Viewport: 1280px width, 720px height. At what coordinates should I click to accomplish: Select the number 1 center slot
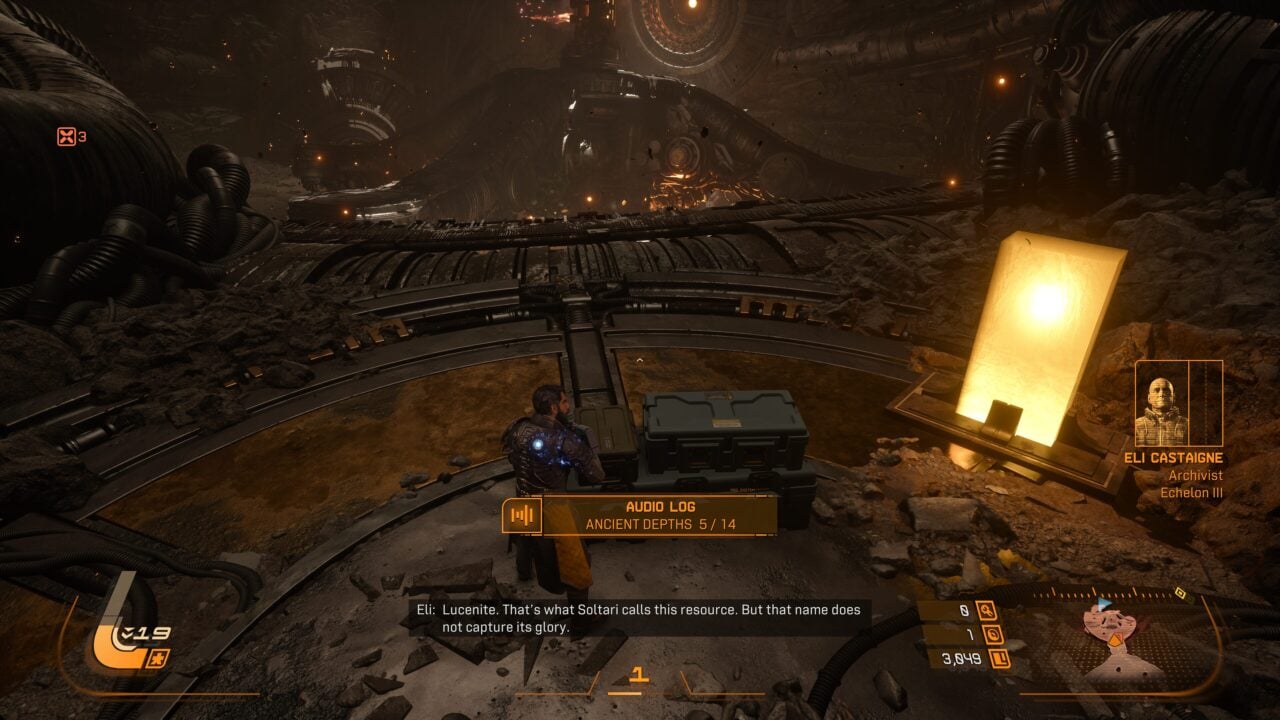639,677
